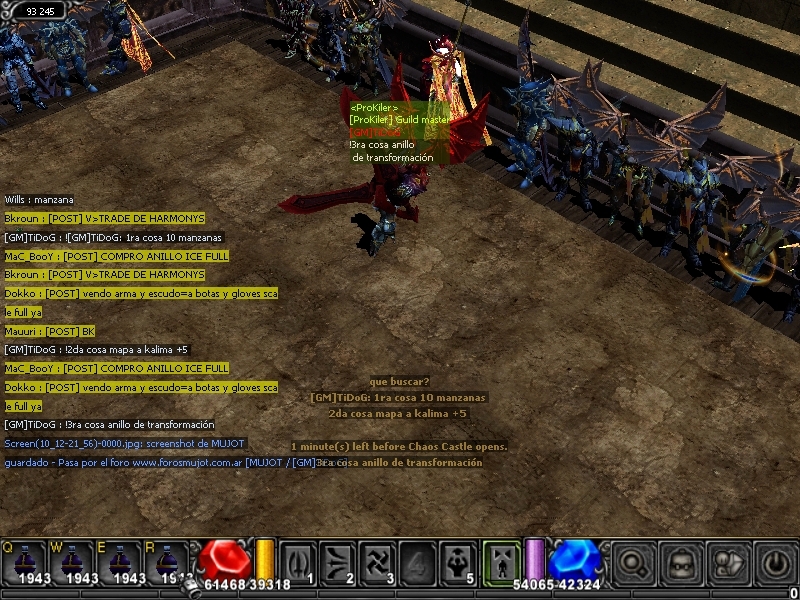
Task: Select skill slot 2 with the arrow icon
Action: [x=338, y=562]
